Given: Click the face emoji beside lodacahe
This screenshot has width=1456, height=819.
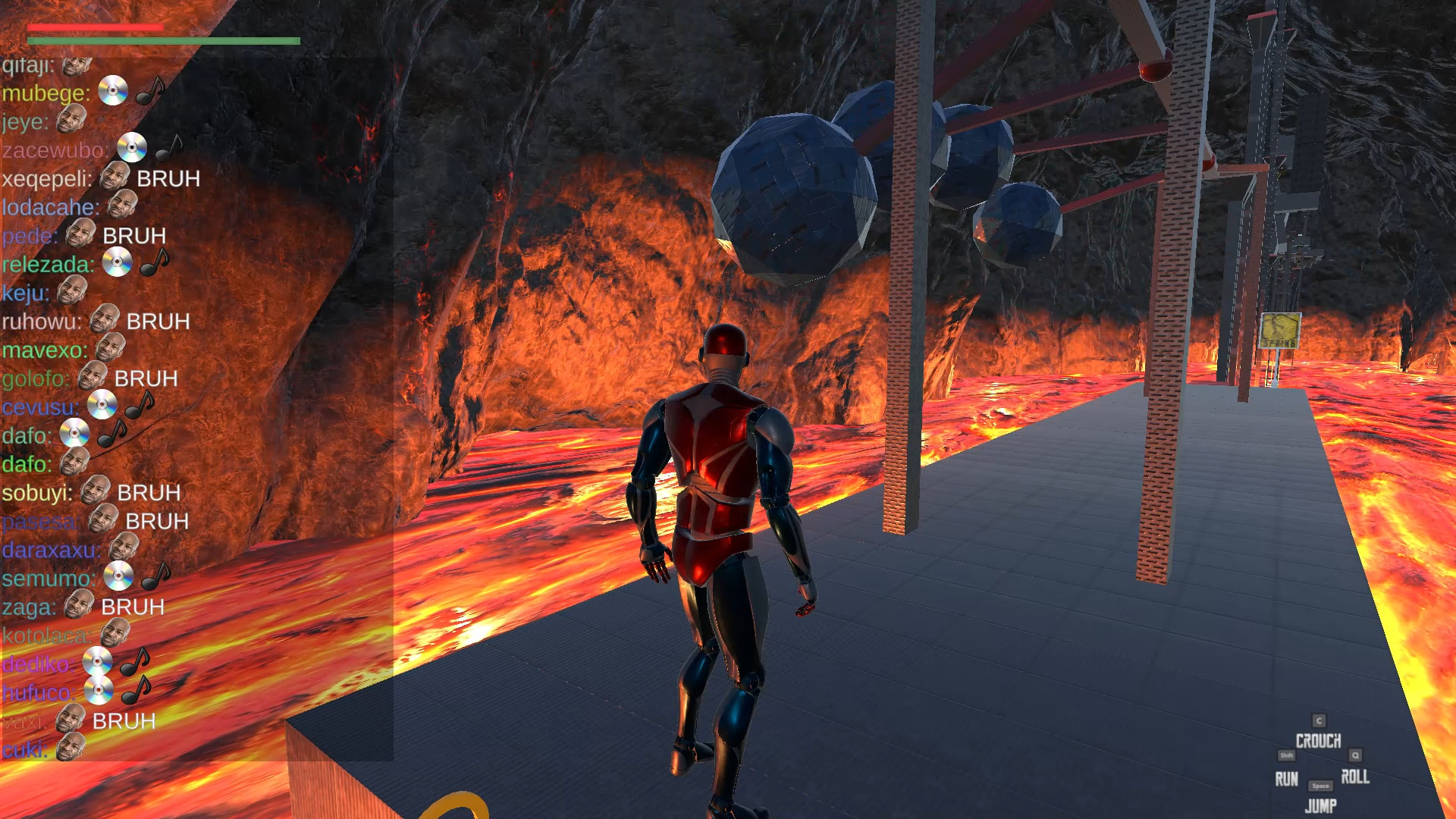Looking at the screenshot, I should point(123,206).
